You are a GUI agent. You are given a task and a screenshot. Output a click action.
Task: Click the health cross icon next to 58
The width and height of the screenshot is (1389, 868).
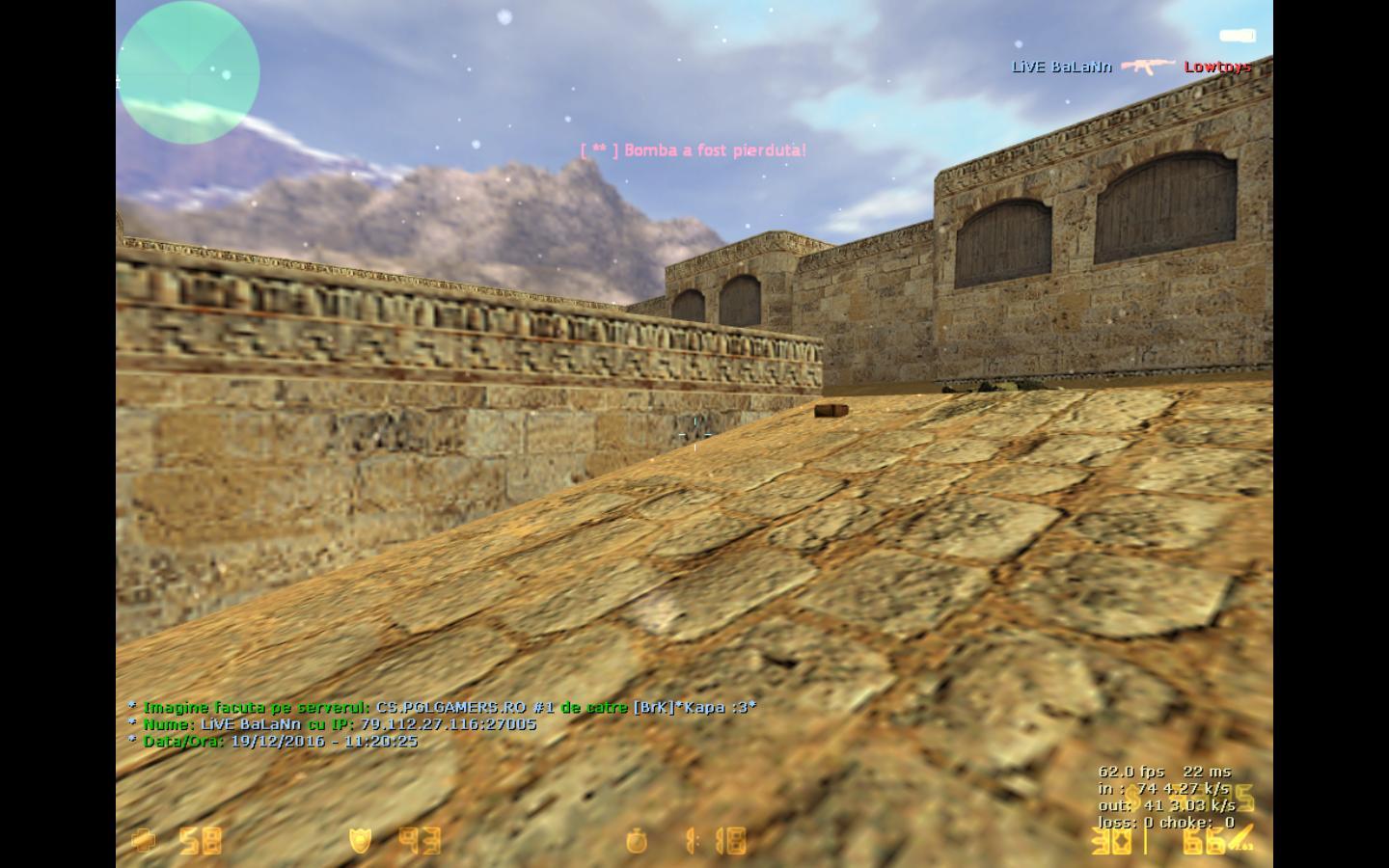click(144, 841)
